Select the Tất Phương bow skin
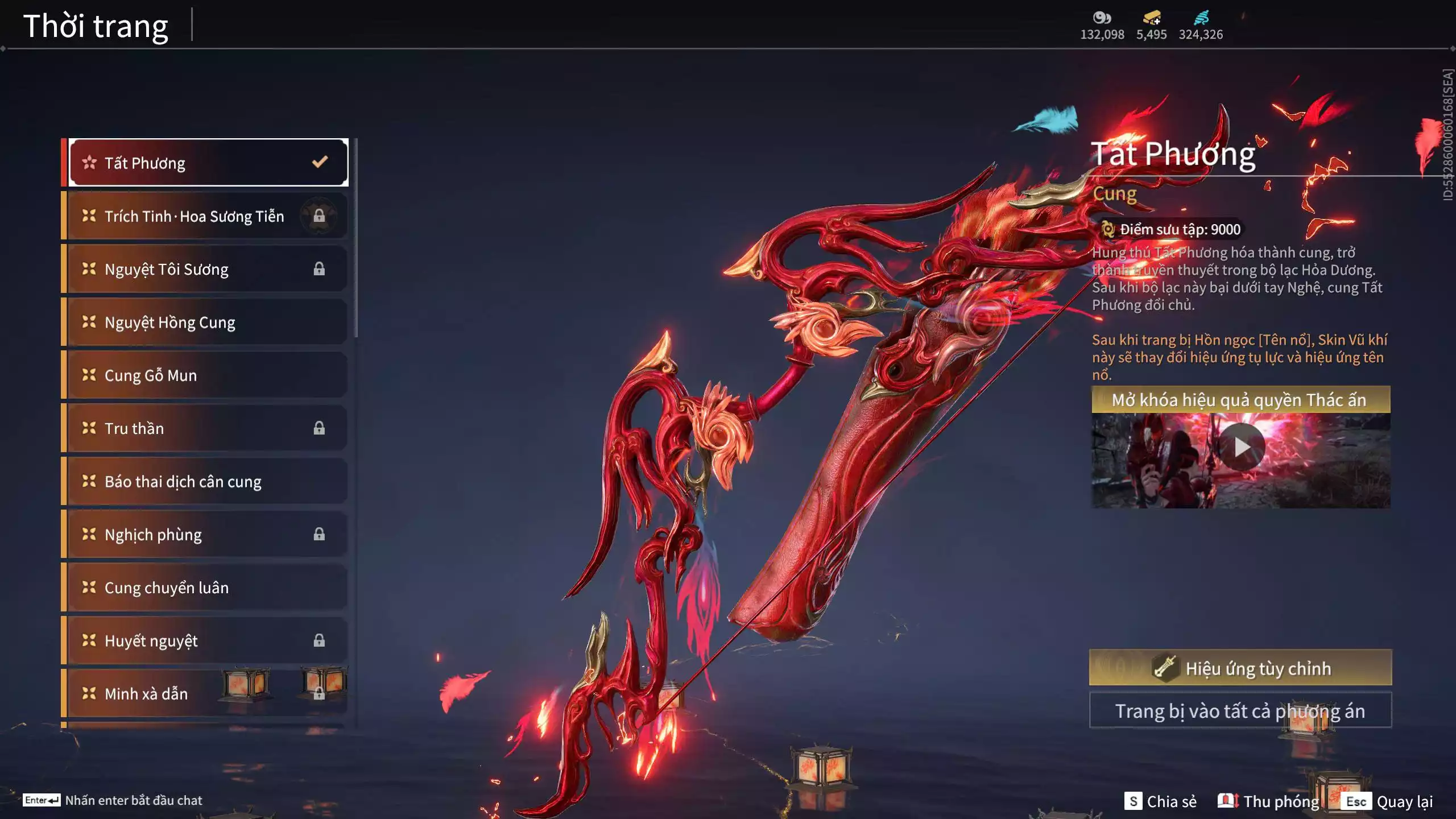The height and width of the screenshot is (819, 1456). tap(208, 163)
